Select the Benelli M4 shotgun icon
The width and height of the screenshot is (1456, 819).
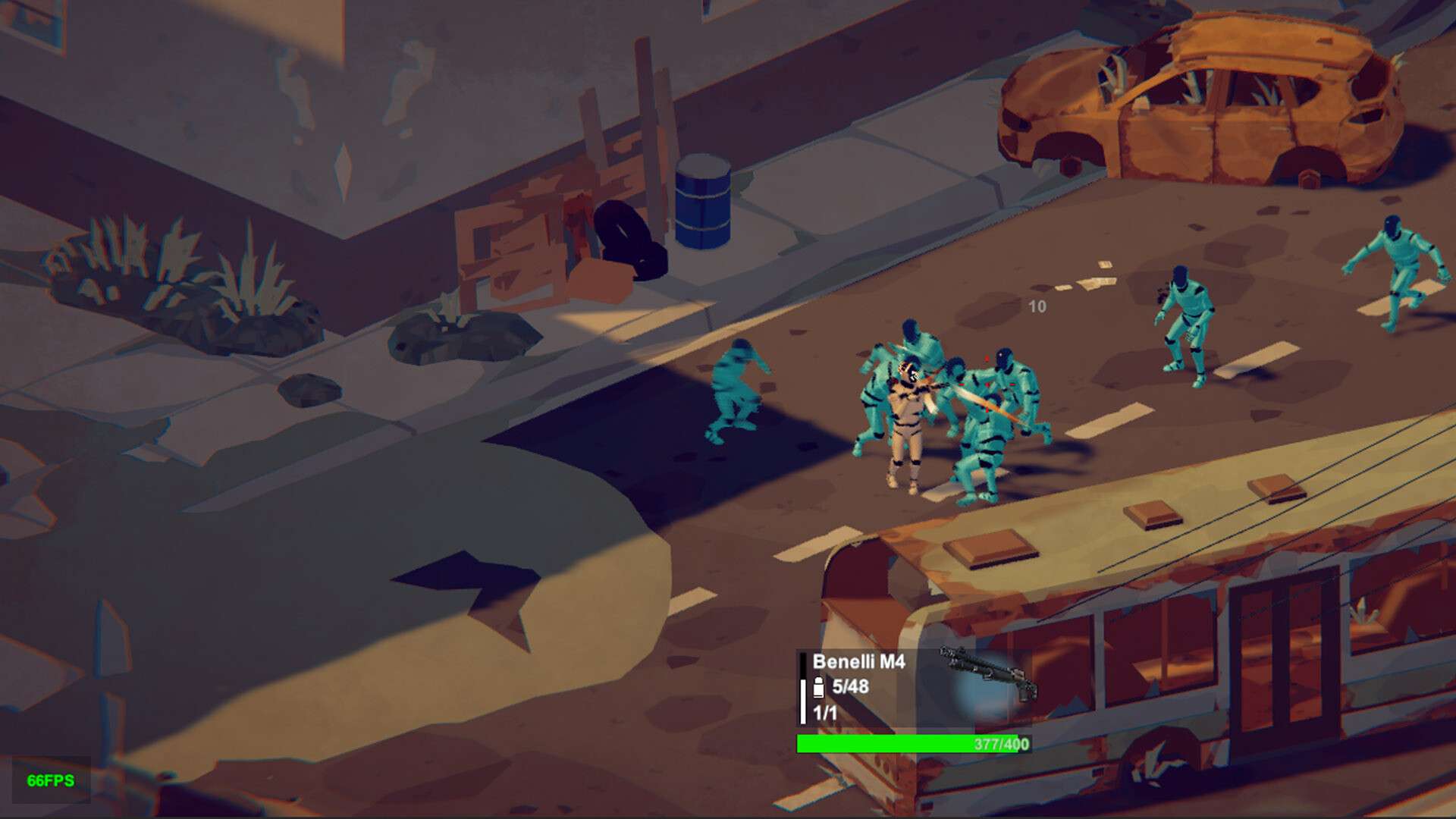coord(988,673)
